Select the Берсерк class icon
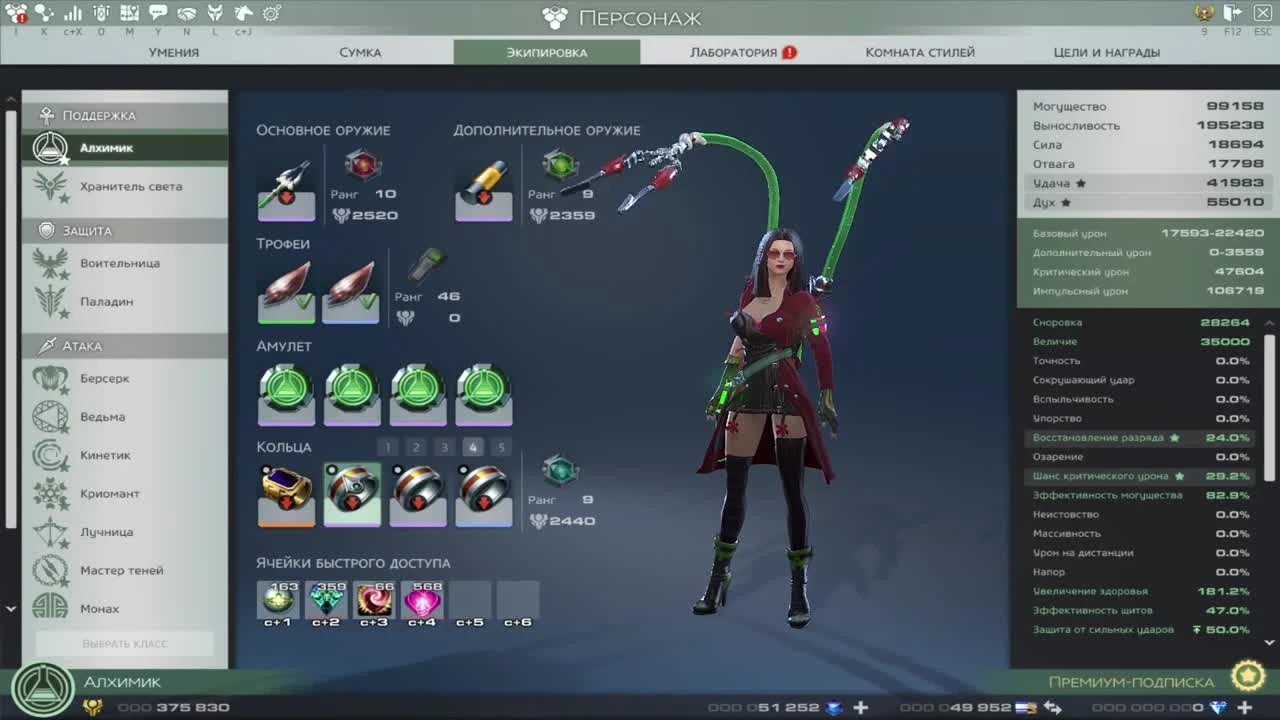 click(x=47, y=378)
